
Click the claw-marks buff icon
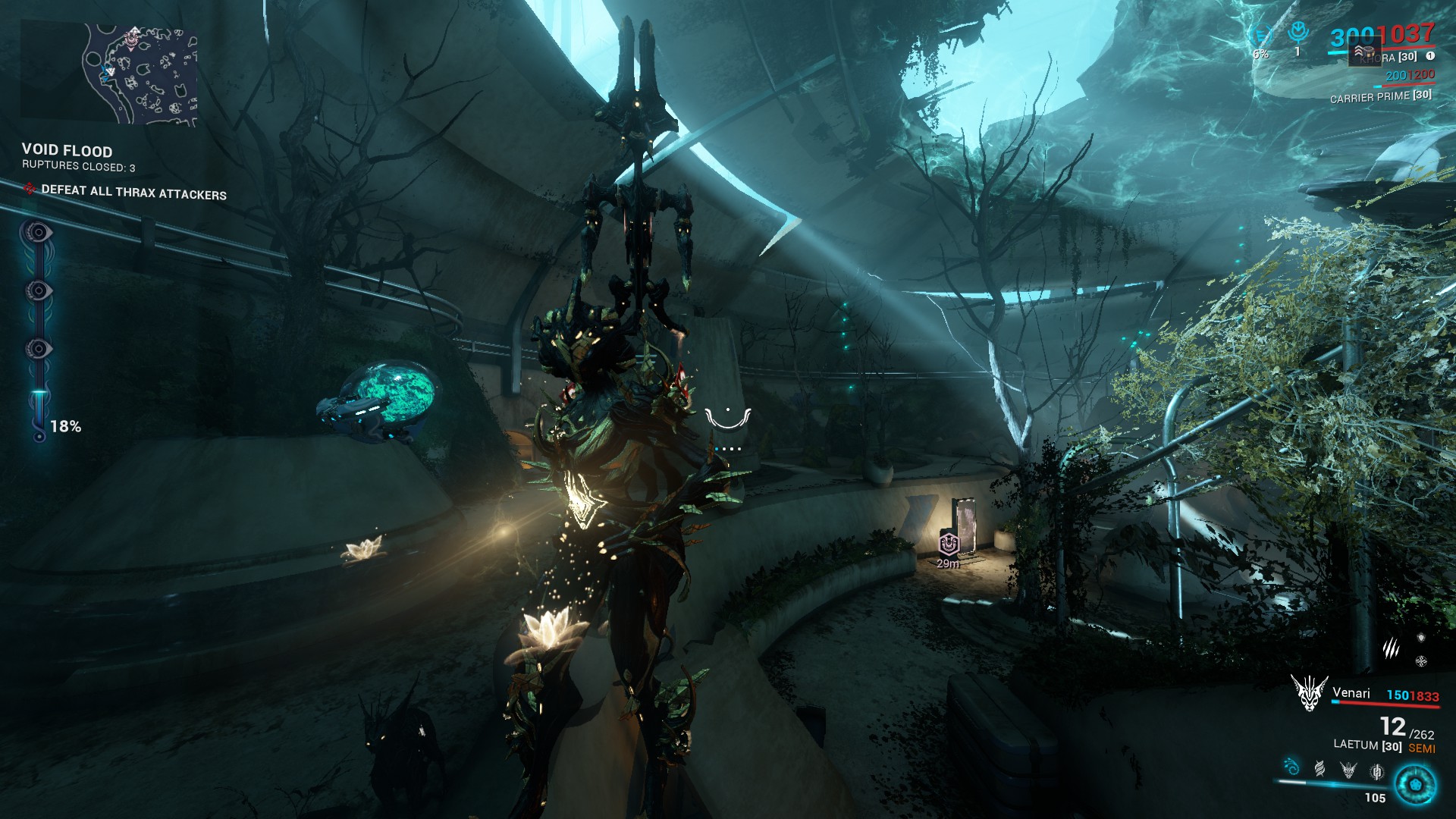coord(1390,648)
